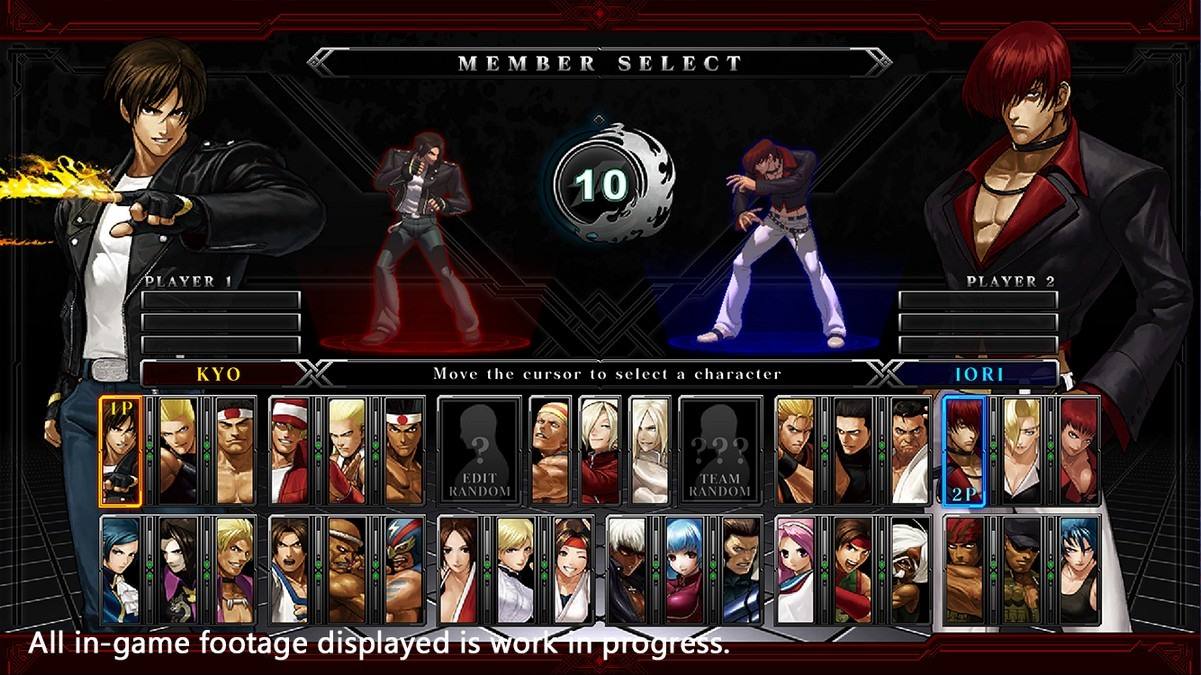Choose red-haired Vice's portrait
The height and width of the screenshot is (675, 1201).
coord(1080,451)
